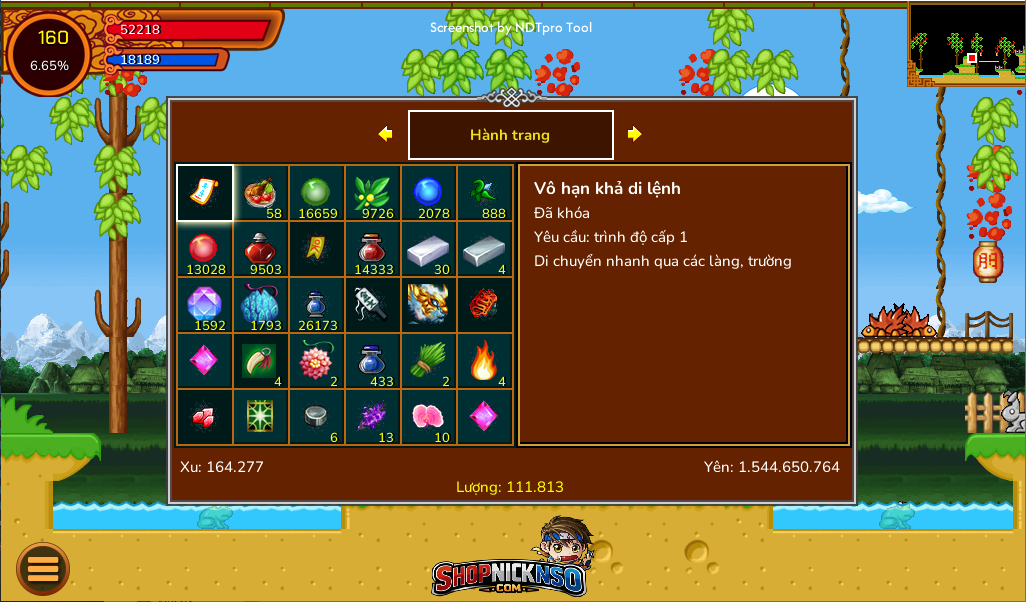Select the red orb stack of 13028
The width and height of the screenshot is (1026, 602).
[x=205, y=249]
